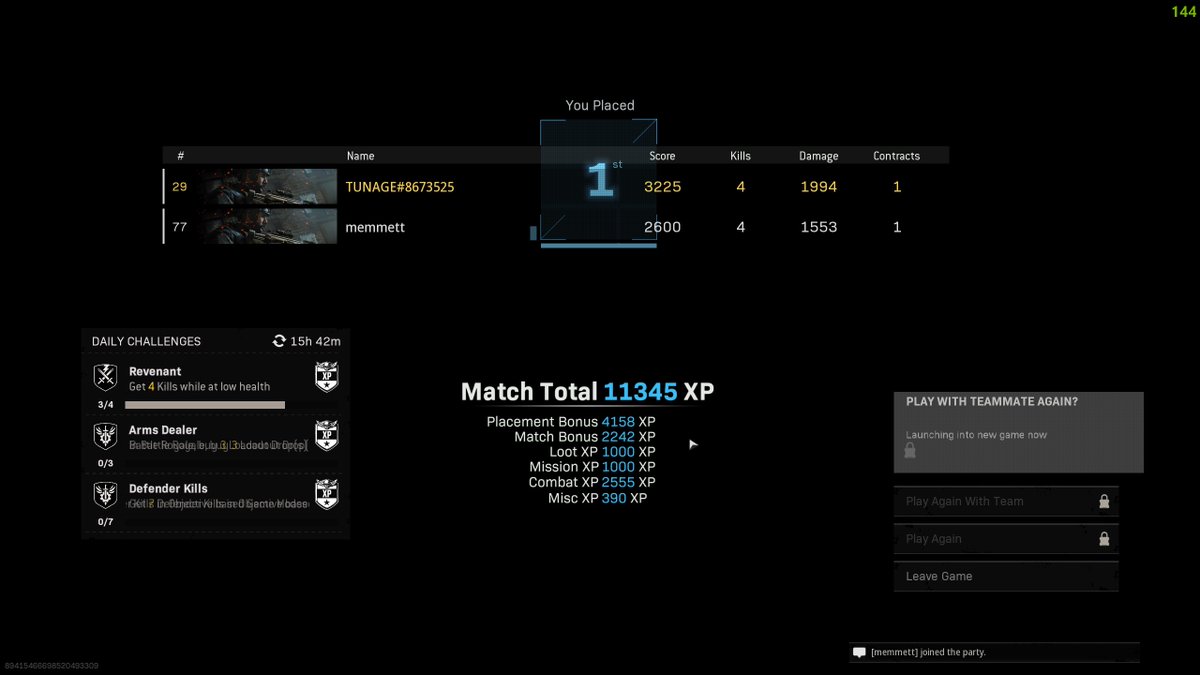Image resolution: width=1200 pixels, height=675 pixels.
Task: Open the Revenant daily challenge
Action: (215, 385)
